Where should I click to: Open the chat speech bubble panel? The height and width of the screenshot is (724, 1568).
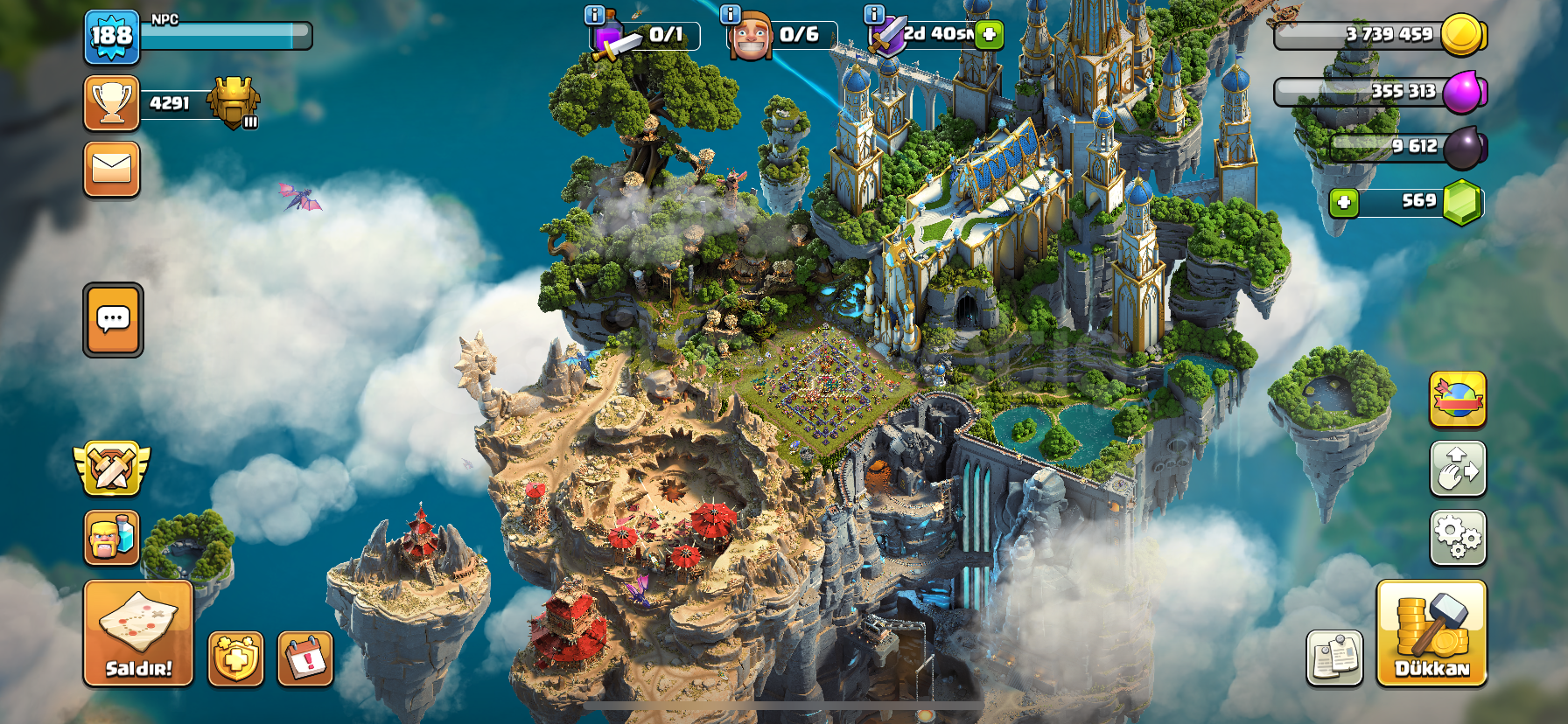click(x=113, y=320)
